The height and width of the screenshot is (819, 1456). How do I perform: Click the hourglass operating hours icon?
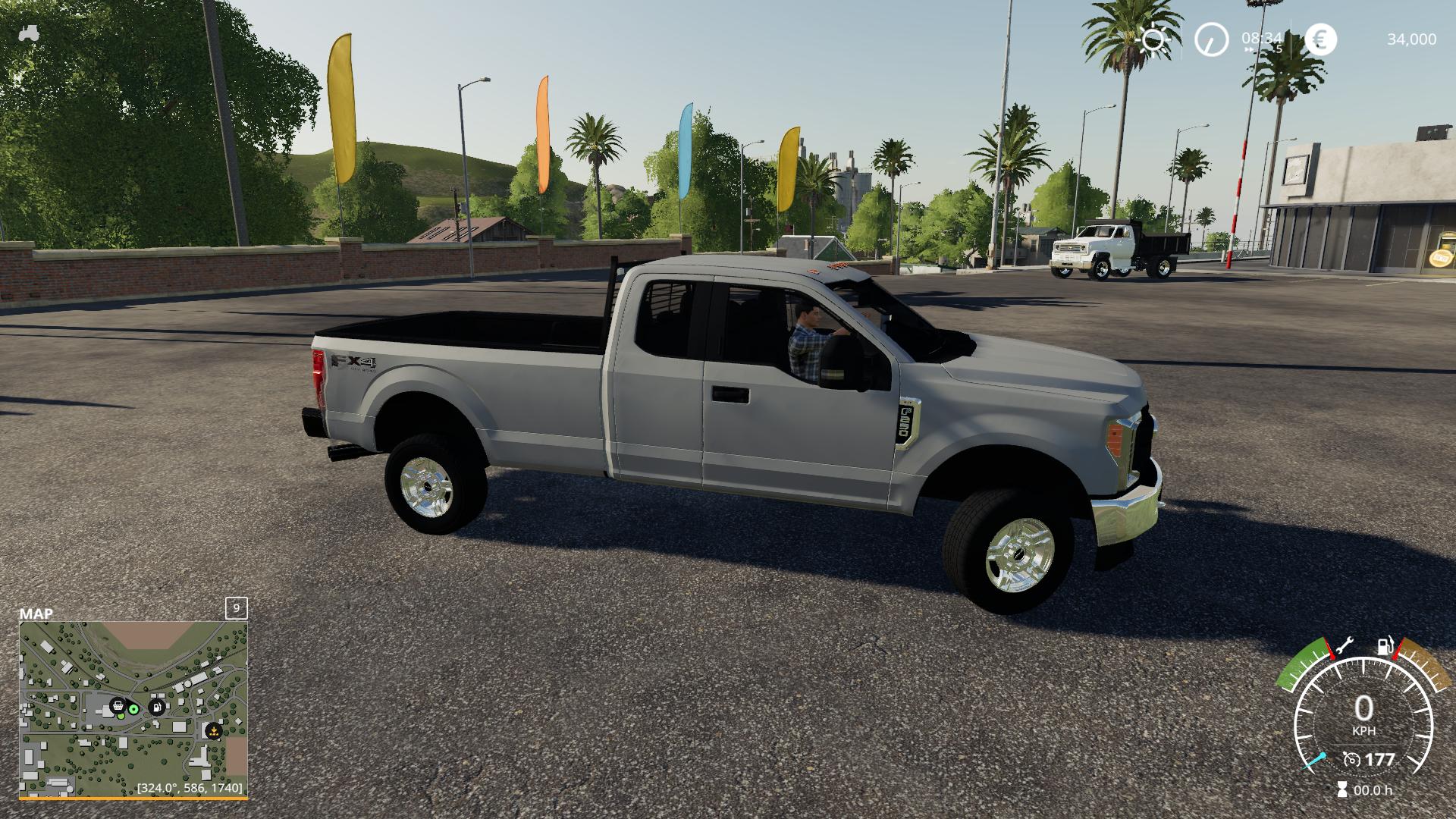tap(1343, 790)
